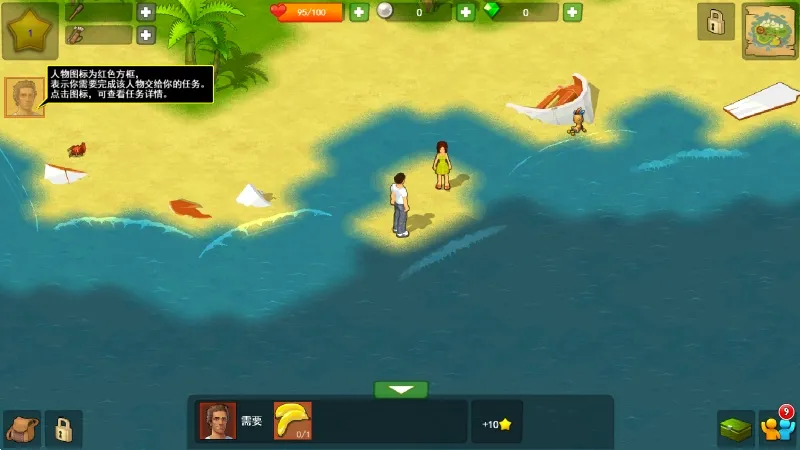Open the green chest icon
The height and width of the screenshot is (450, 800).
(735, 429)
